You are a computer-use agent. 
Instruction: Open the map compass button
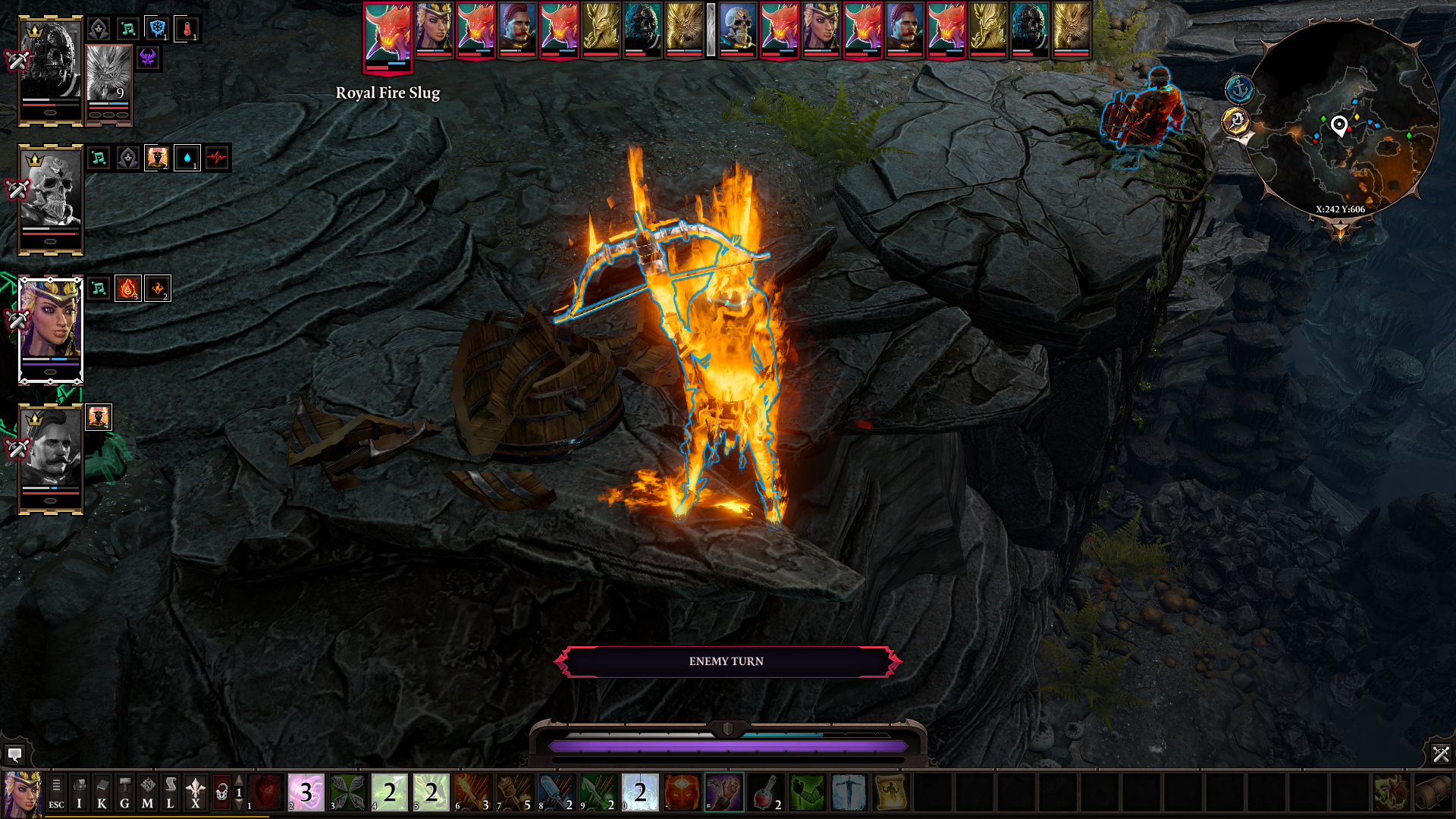pos(147,793)
